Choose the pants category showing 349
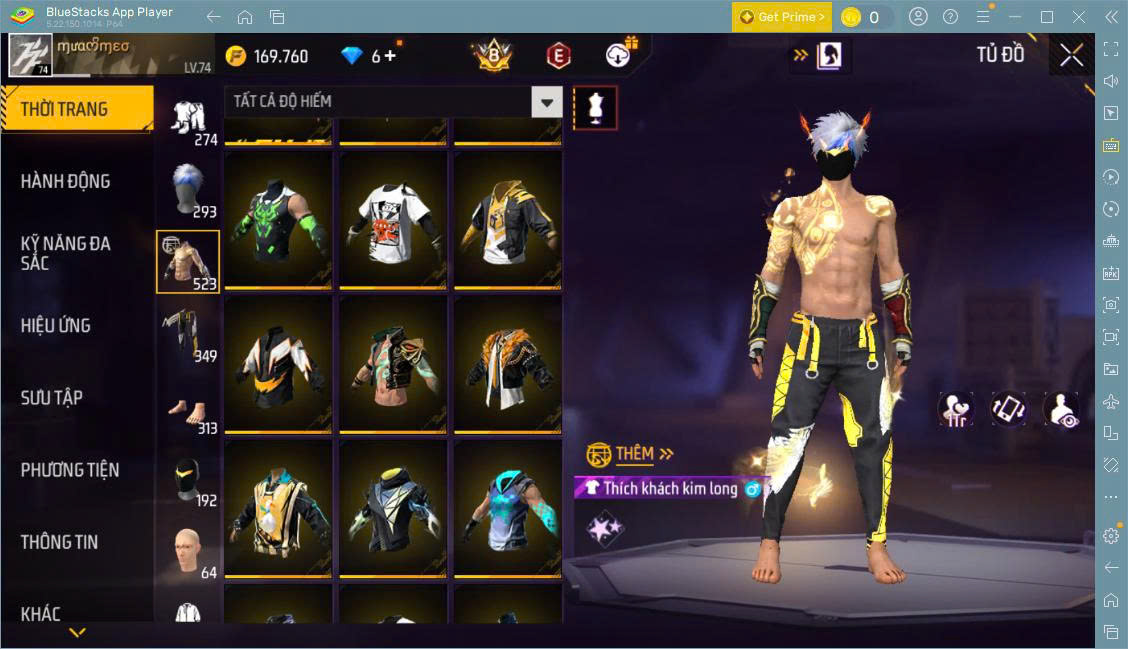This screenshot has height=649, width=1128. tap(188, 333)
